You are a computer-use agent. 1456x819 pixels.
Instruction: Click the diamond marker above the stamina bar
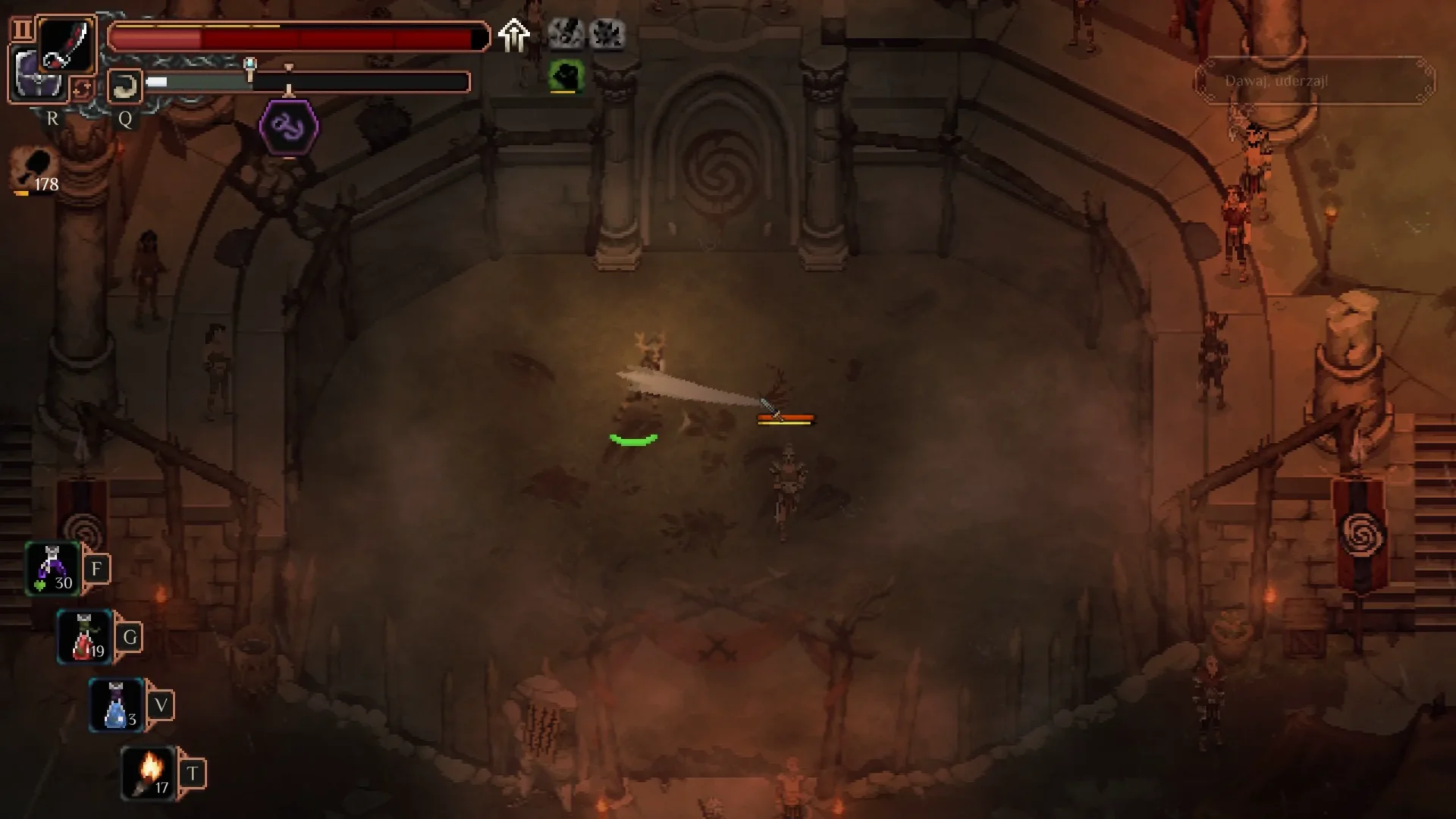tap(289, 67)
